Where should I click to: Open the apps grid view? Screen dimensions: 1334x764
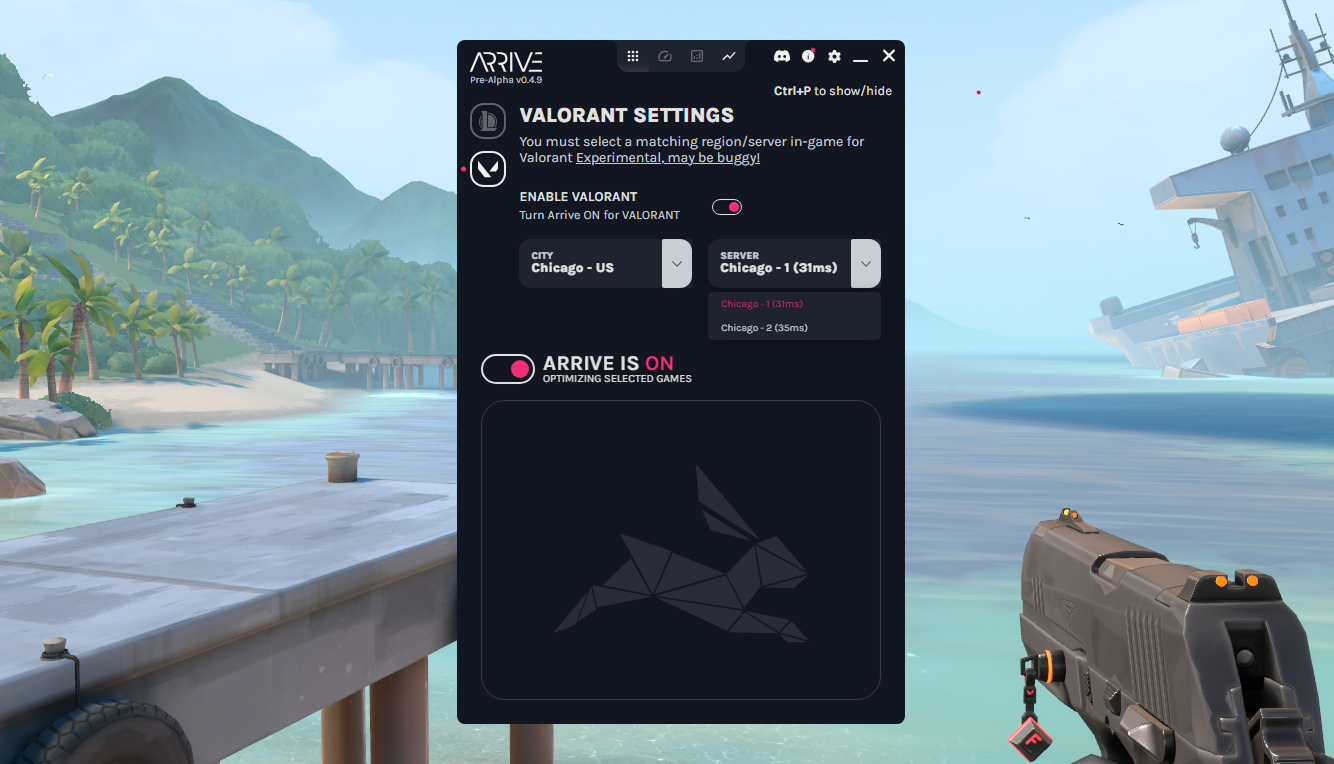point(634,56)
